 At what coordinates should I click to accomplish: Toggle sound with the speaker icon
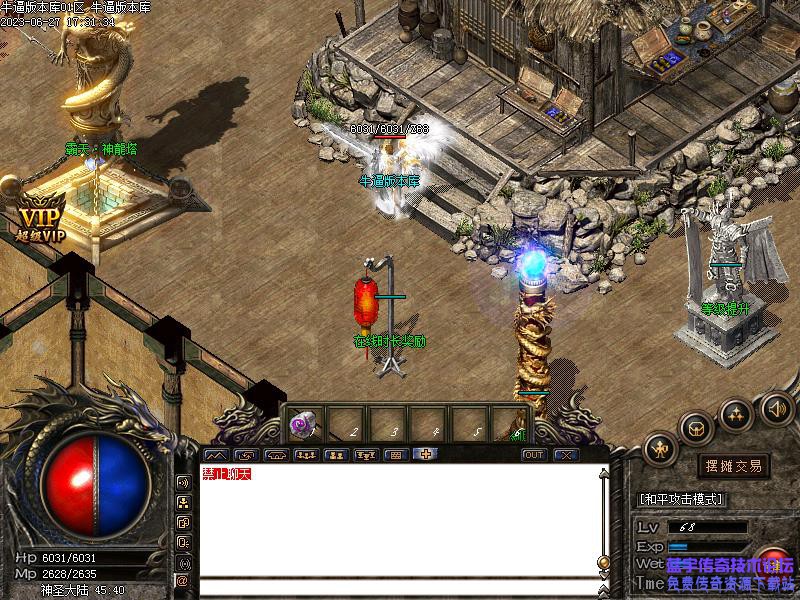[775, 407]
